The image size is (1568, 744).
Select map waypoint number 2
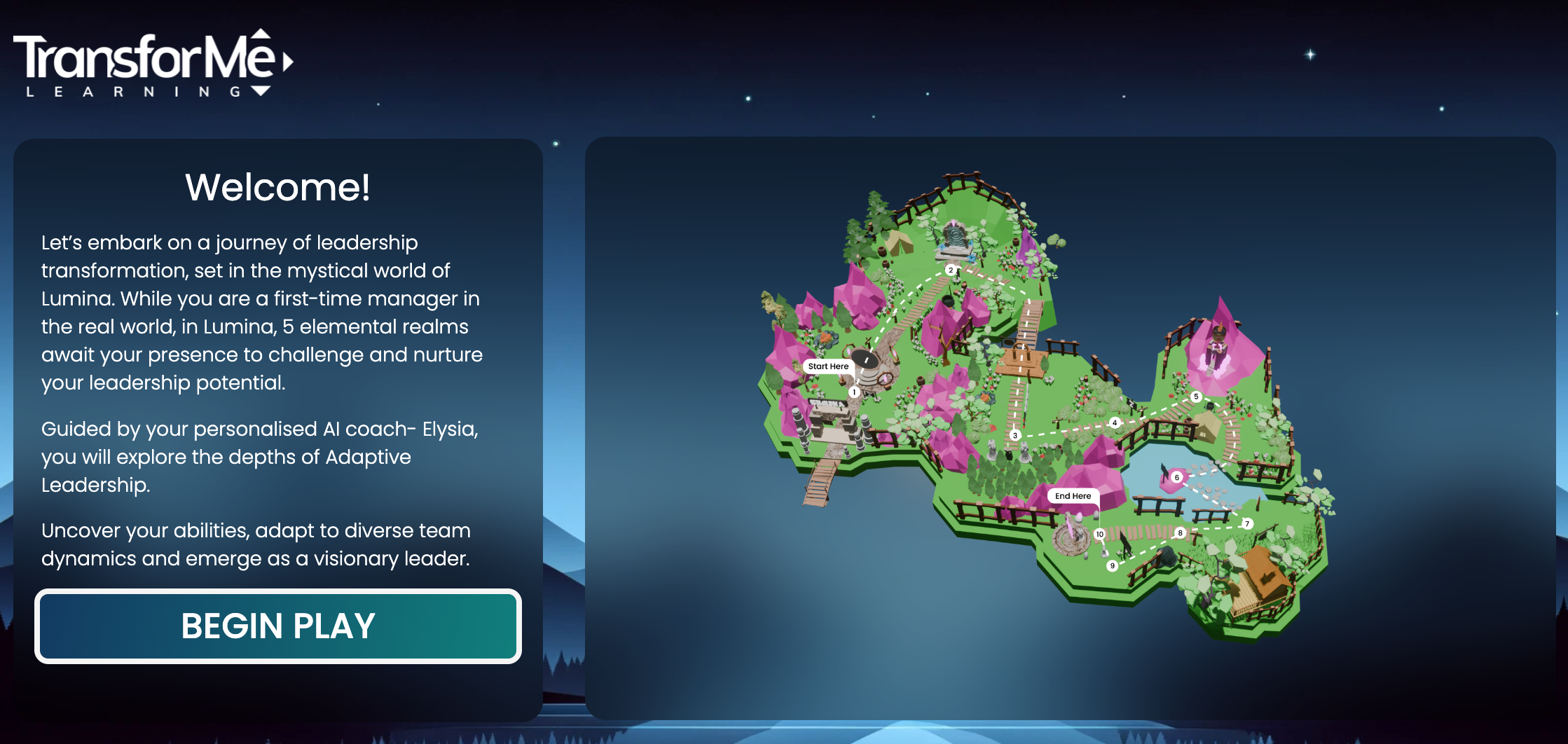click(951, 270)
